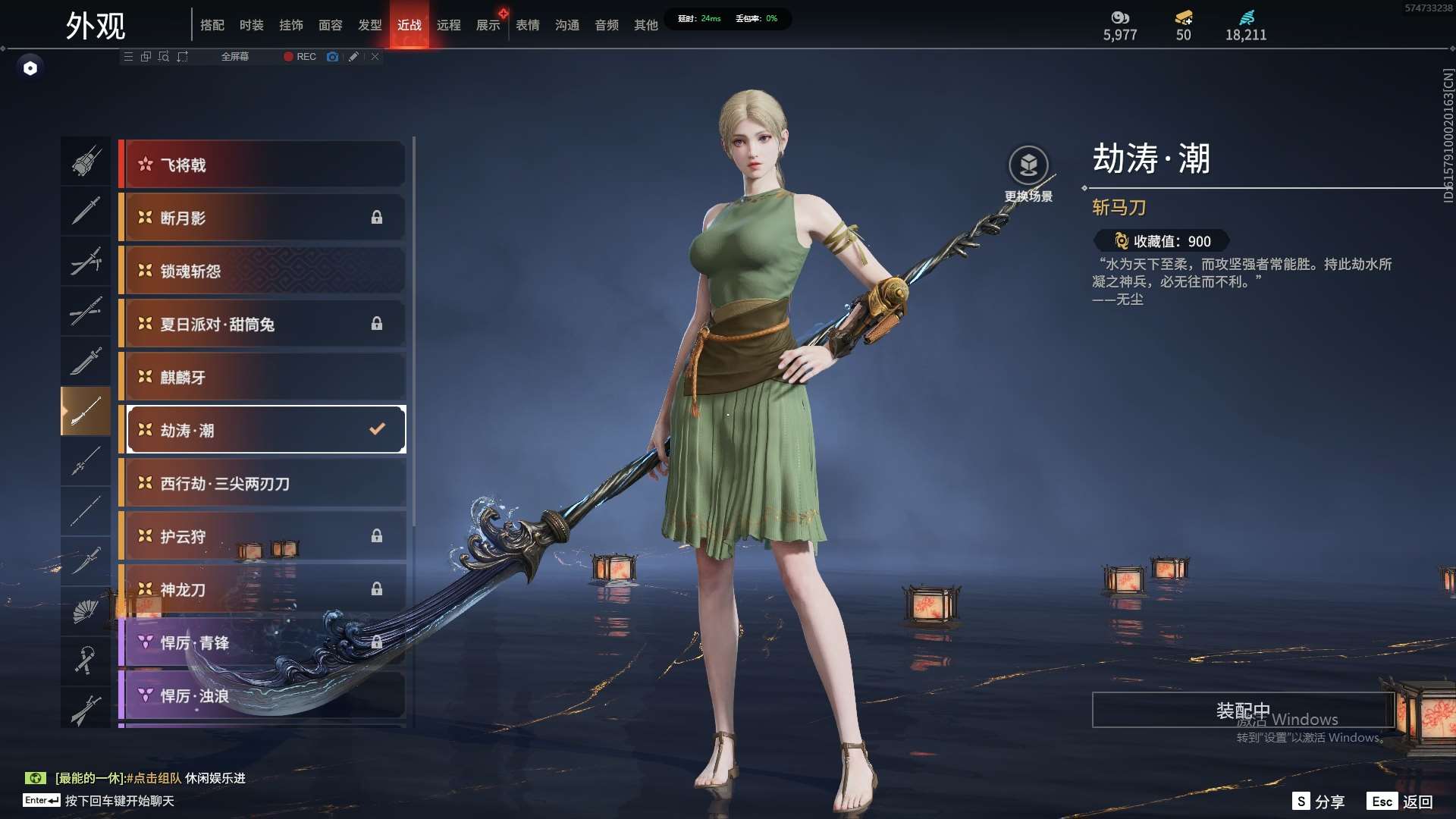The height and width of the screenshot is (819, 1456).
Task: Switch to the 搭配 tab
Action: click(212, 25)
